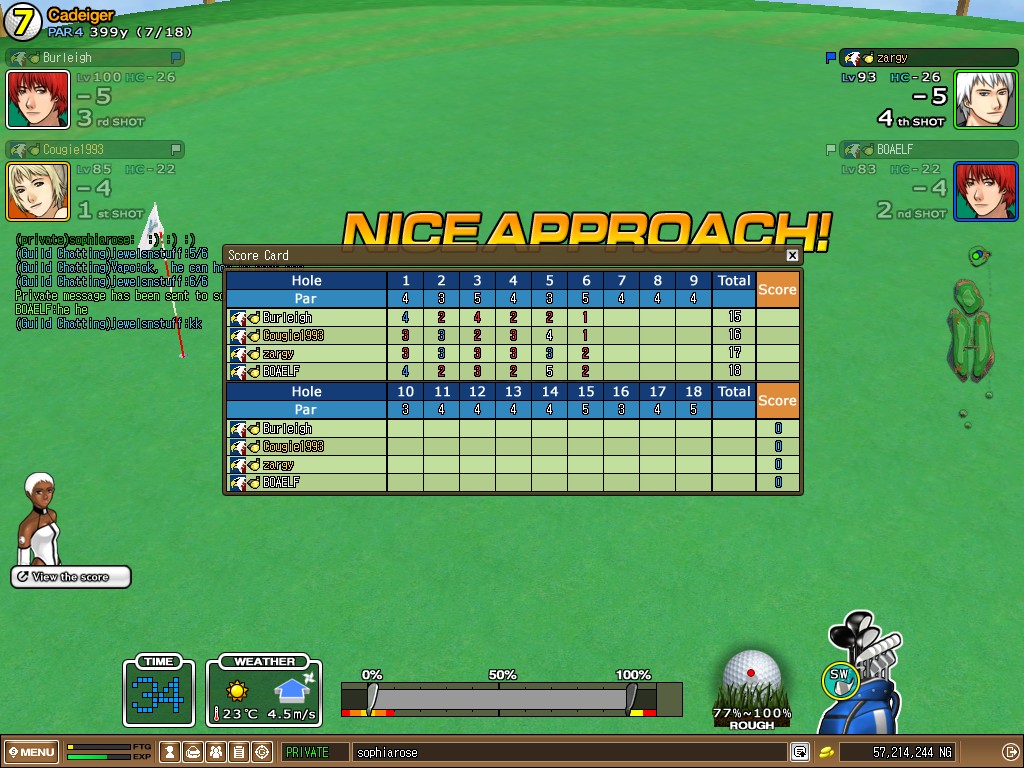Viewport: 1024px width, 768px height.
Task: Select BOAELF's player portrait
Action: click(x=986, y=191)
